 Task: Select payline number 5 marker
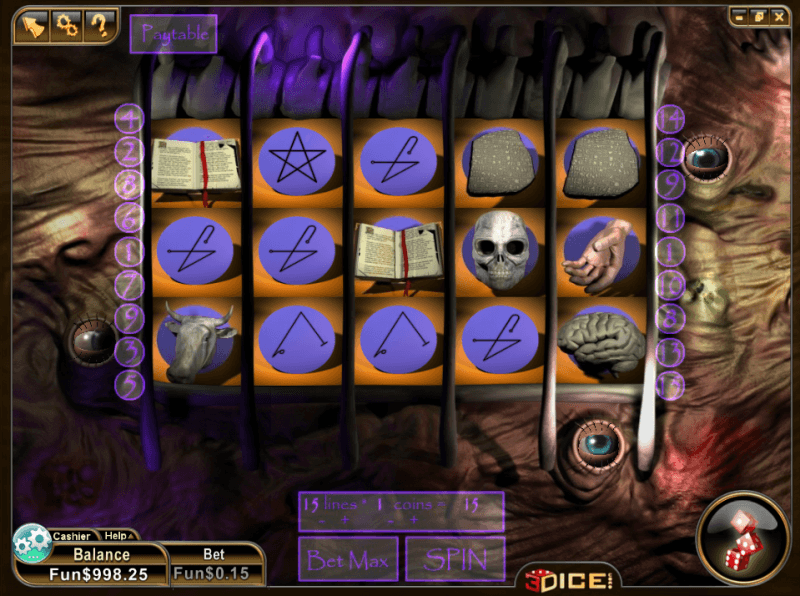129,384
